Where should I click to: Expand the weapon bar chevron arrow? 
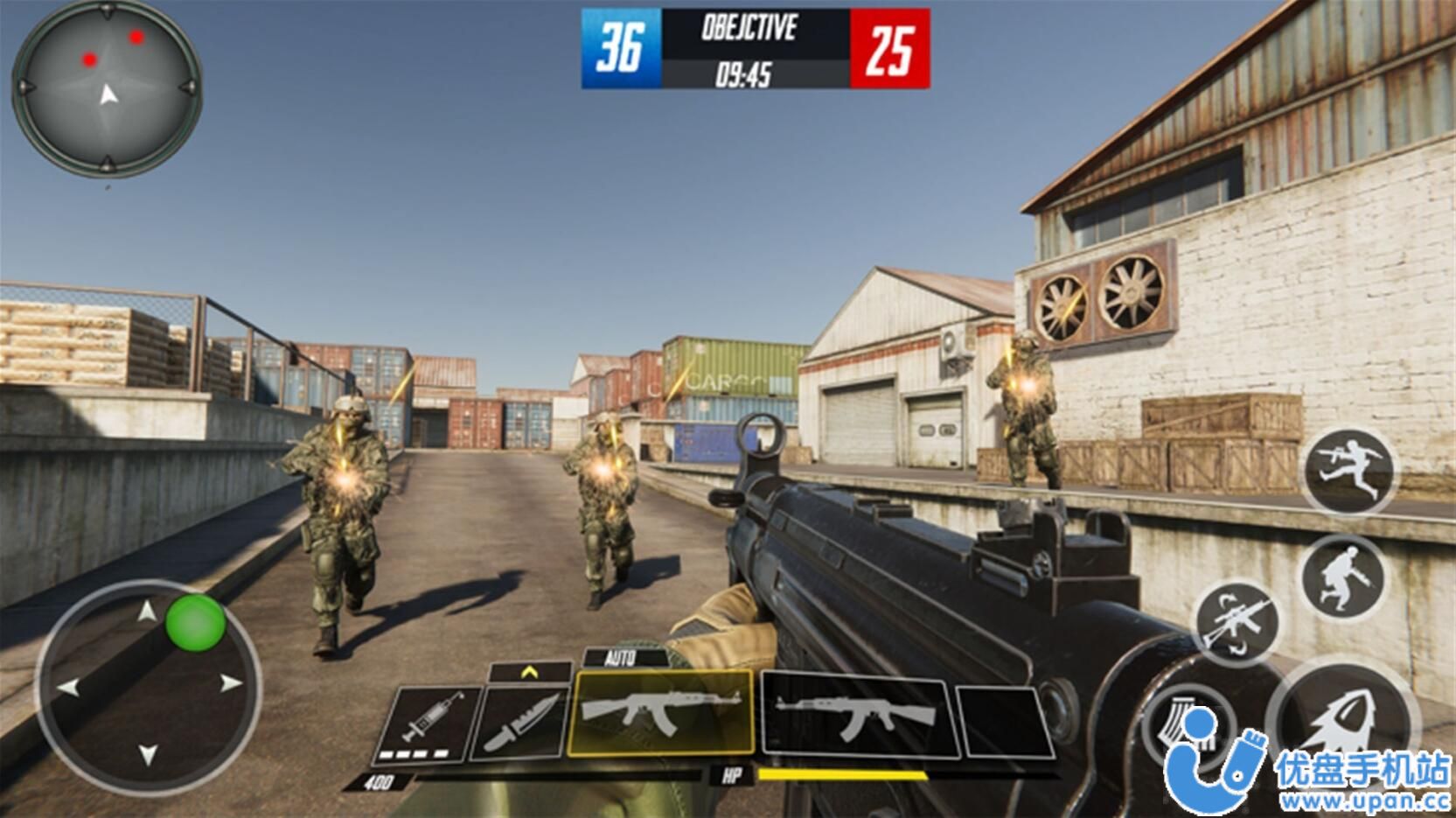click(x=529, y=672)
